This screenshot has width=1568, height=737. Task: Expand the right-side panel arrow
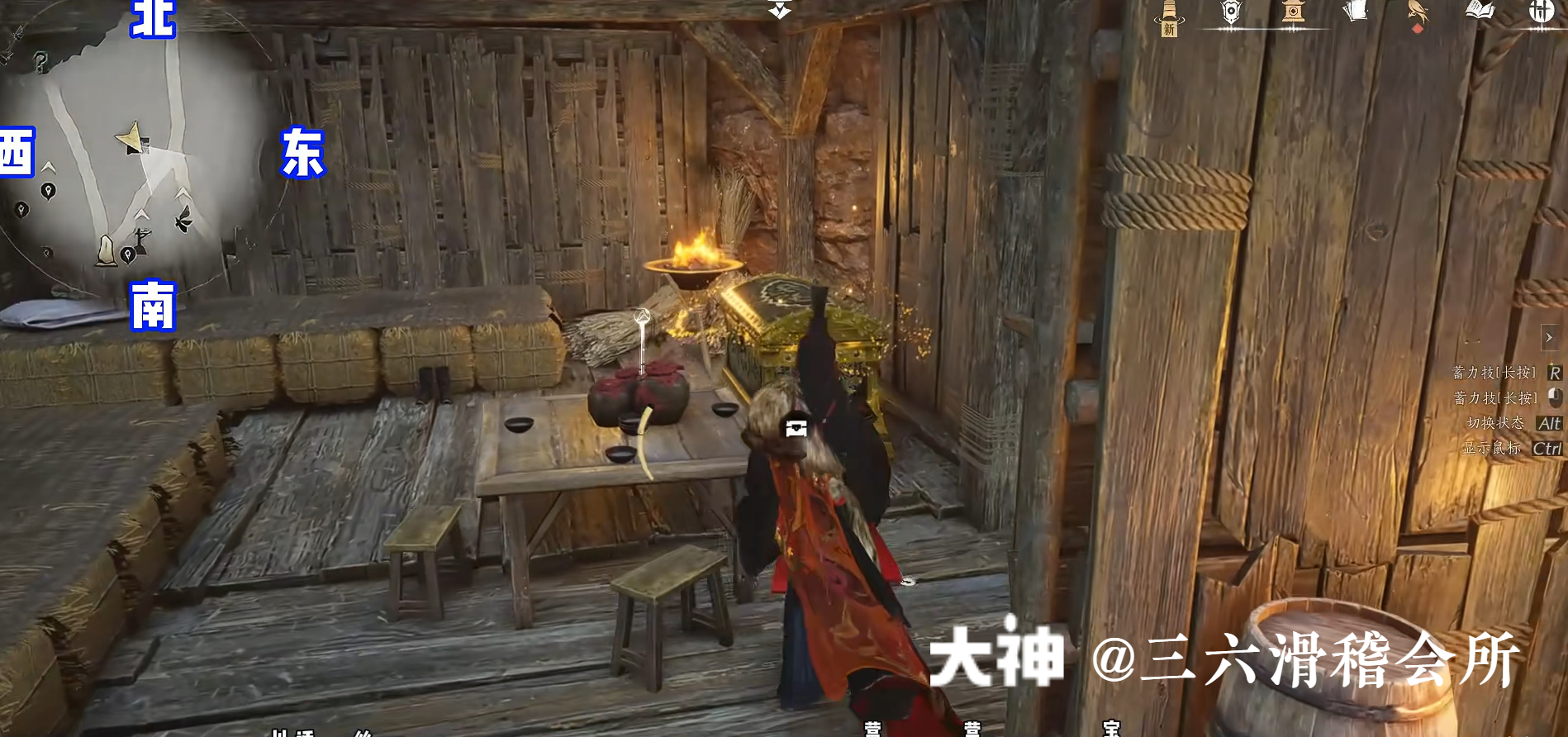(x=1549, y=337)
